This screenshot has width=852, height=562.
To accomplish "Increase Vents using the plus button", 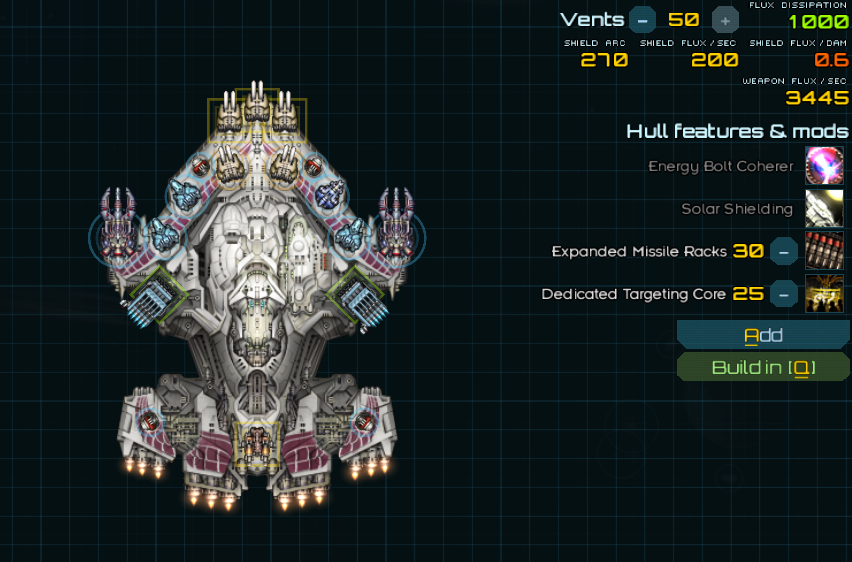I will [x=725, y=19].
